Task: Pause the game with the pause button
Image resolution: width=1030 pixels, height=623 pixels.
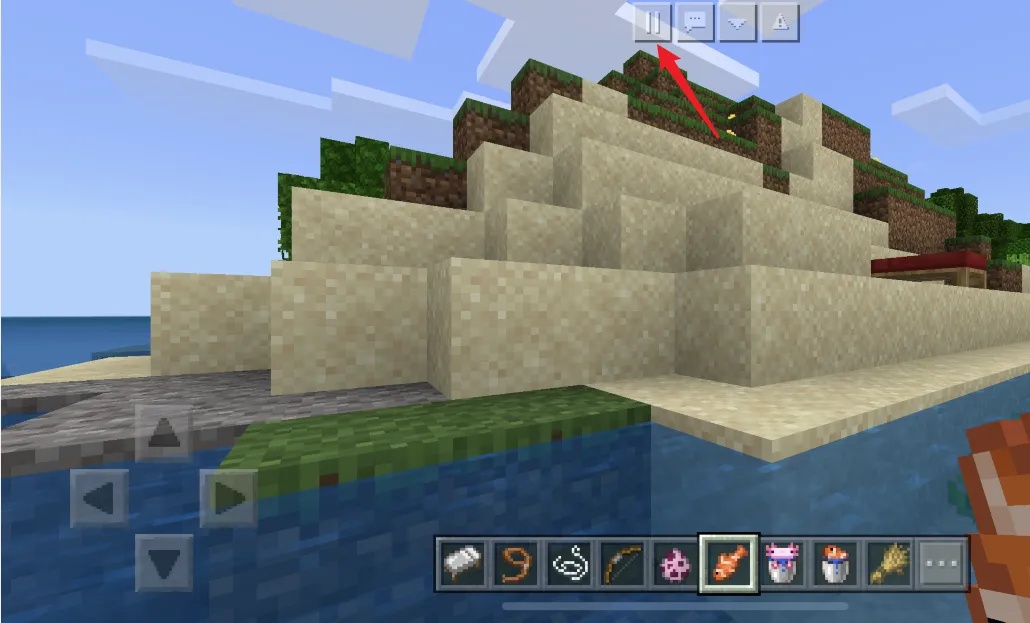Action: (652, 23)
